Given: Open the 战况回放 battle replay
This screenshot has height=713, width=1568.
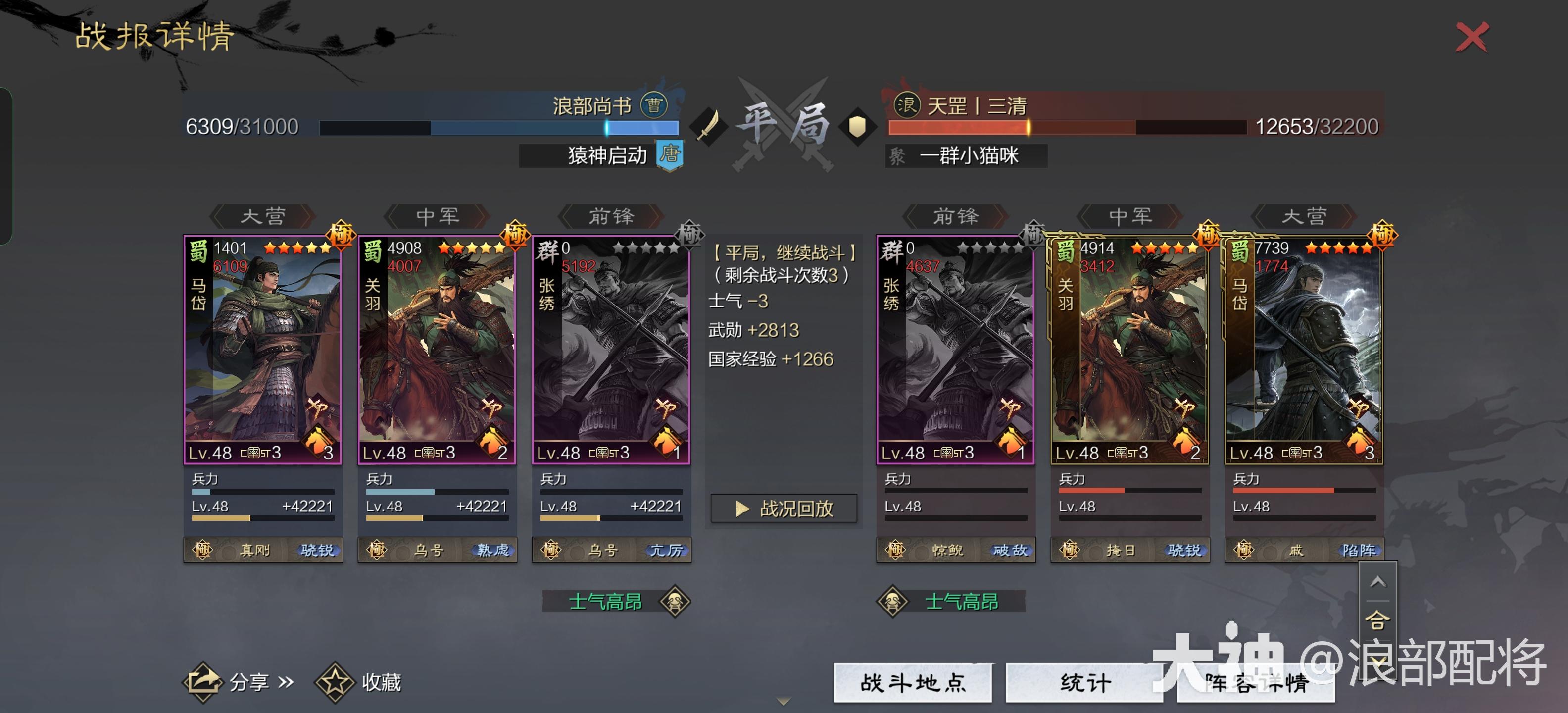Looking at the screenshot, I should pos(784,509).
